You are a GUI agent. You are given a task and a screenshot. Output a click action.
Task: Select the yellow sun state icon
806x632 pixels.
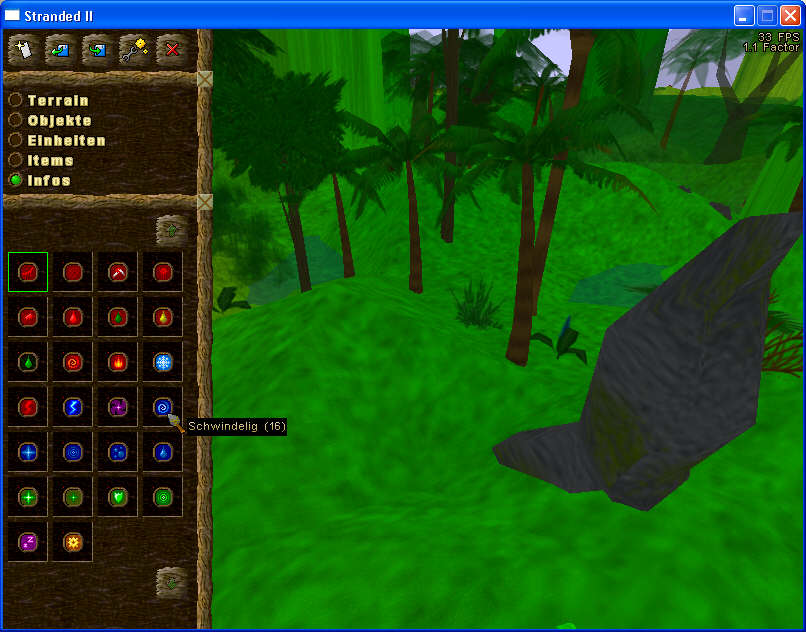72,542
